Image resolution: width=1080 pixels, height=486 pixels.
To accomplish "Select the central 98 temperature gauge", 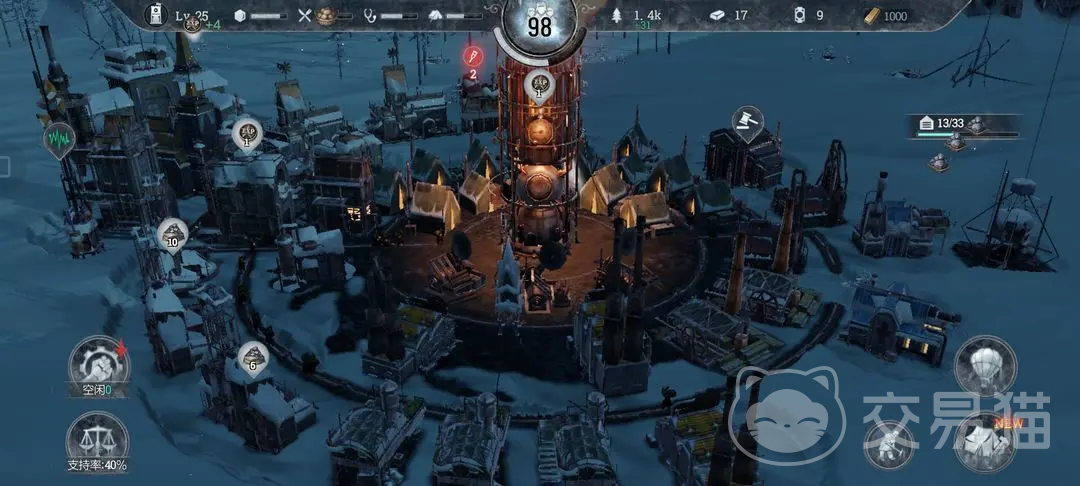I will [x=540, y=26].
